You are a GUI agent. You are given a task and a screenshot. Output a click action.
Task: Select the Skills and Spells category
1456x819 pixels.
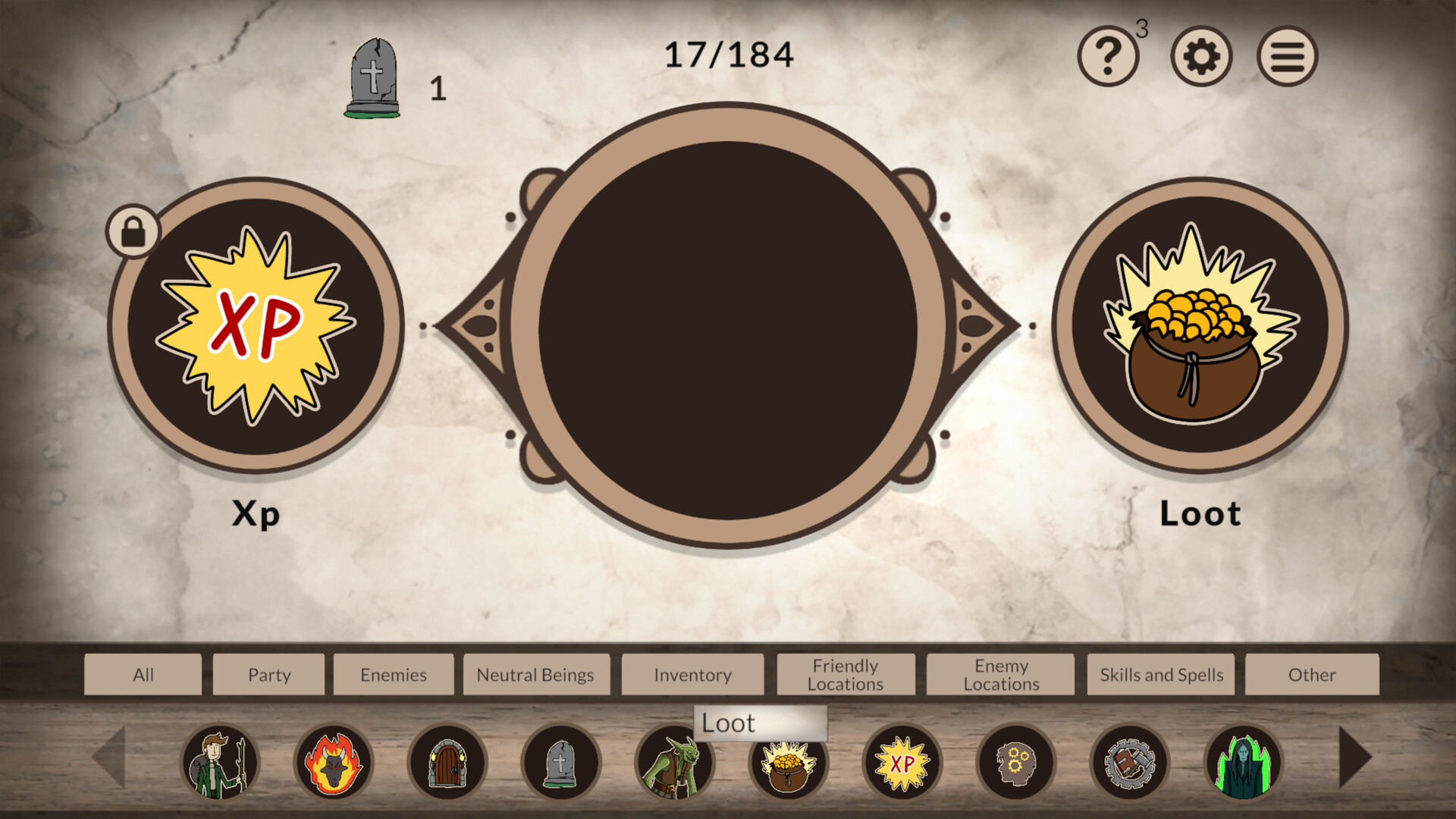coord(1160,674)
